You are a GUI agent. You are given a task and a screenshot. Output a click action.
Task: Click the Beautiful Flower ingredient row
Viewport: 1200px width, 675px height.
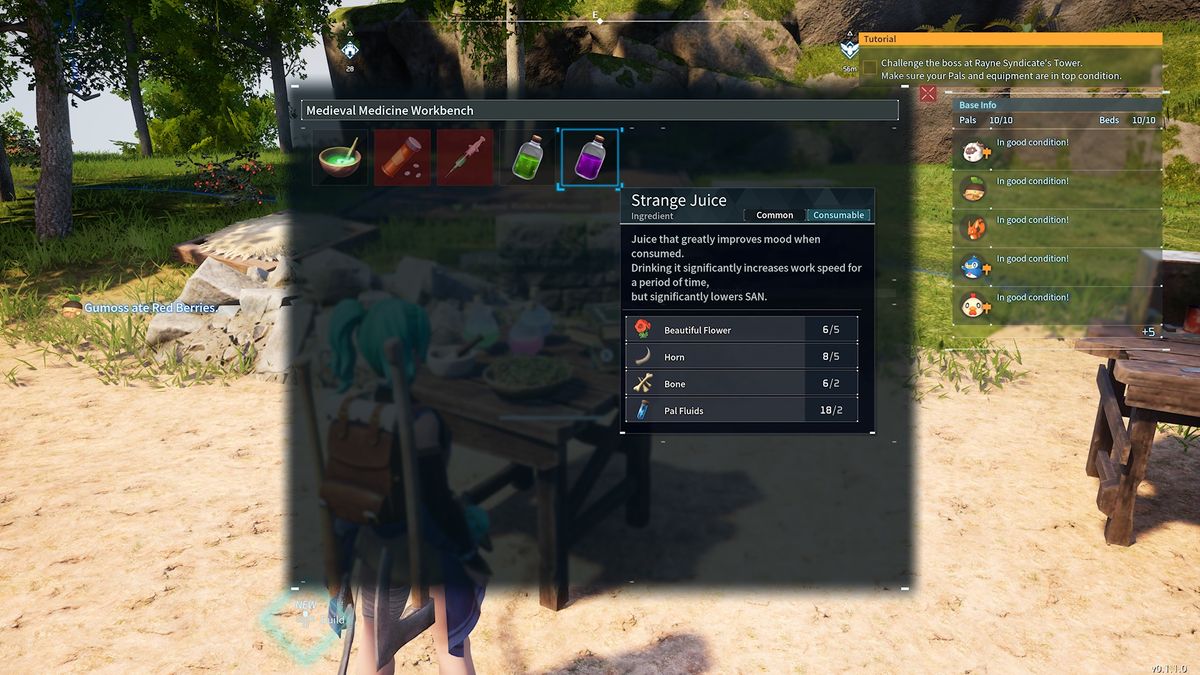[741, 329]
